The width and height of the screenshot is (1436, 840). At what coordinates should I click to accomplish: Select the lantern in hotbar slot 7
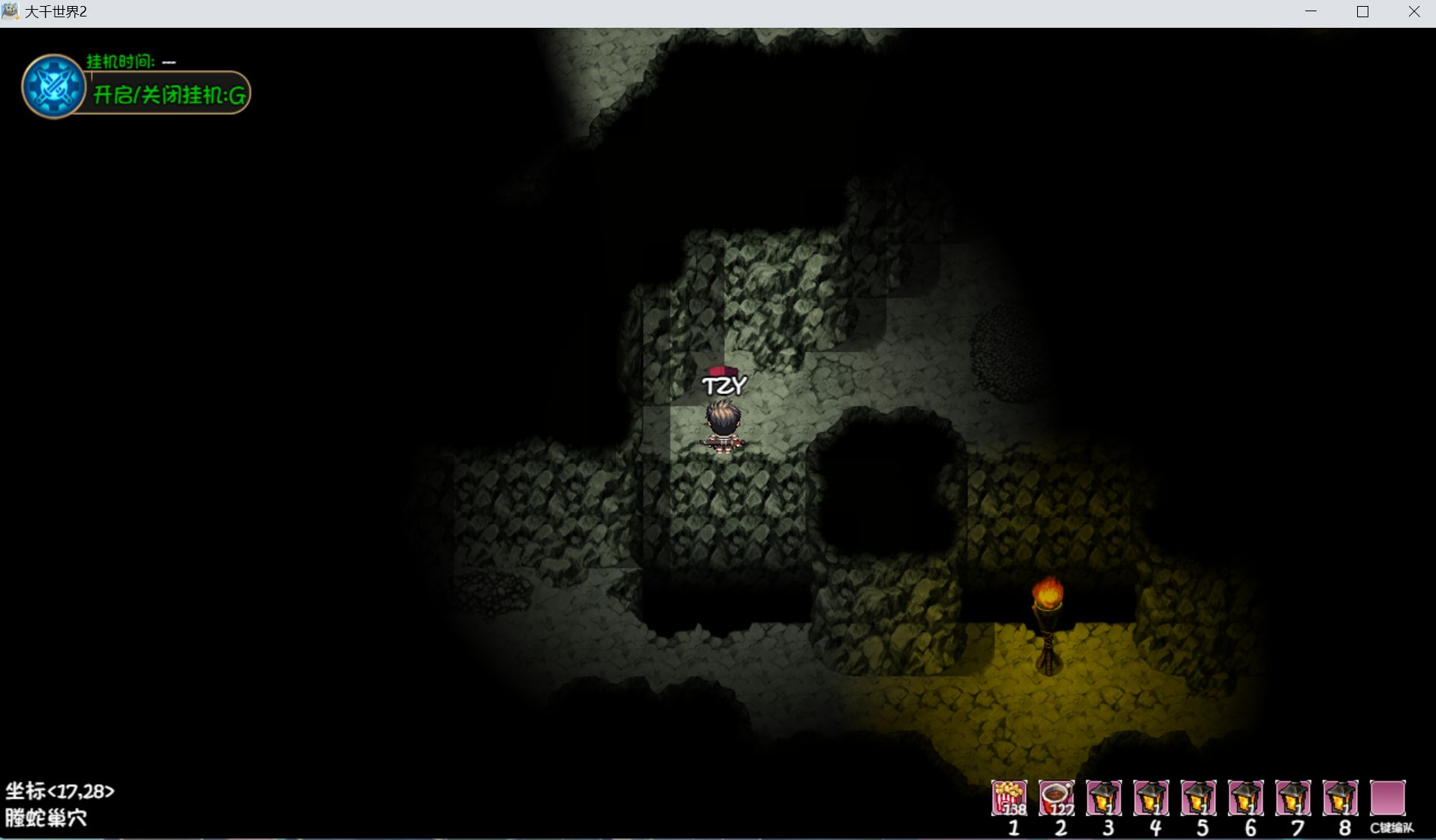pos(1293,797)
